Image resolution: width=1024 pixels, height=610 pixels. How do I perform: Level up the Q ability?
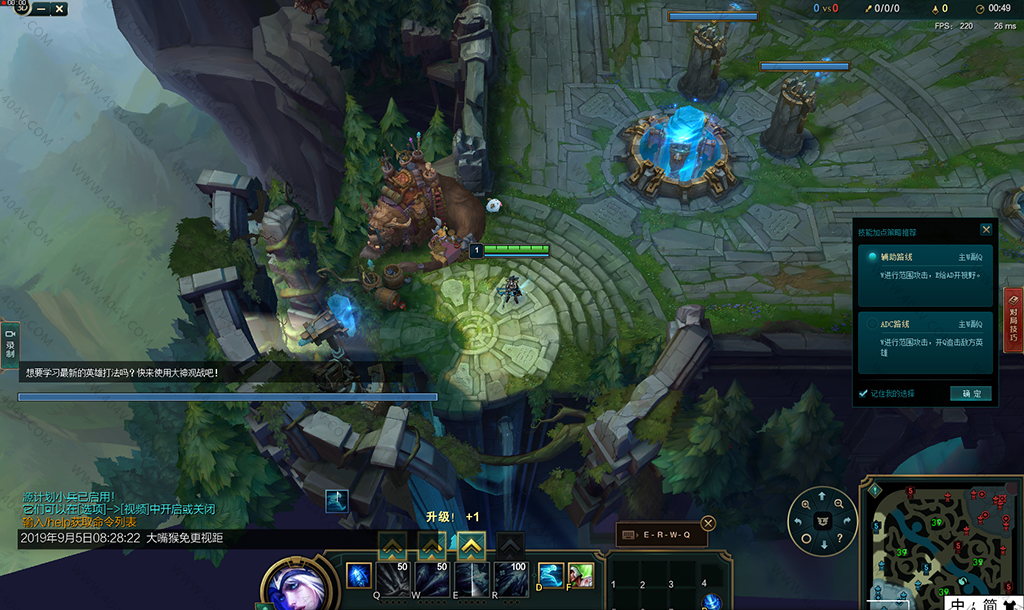(x=391, y=546)
